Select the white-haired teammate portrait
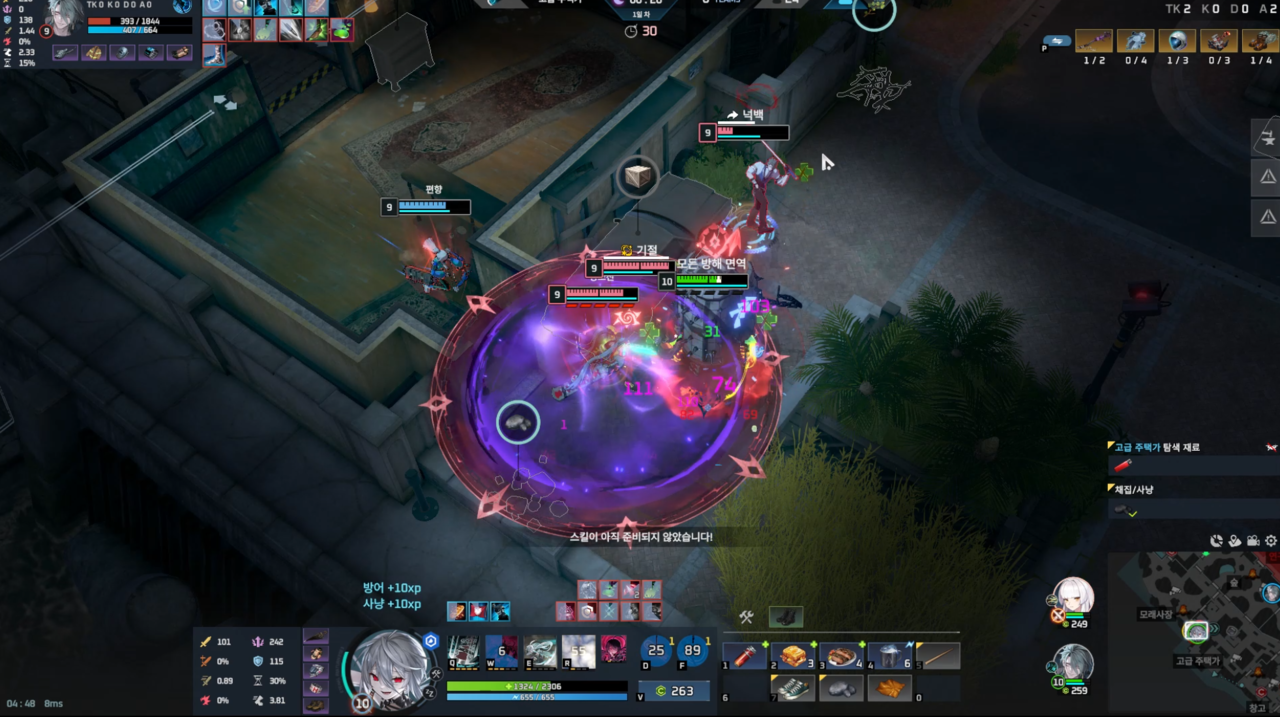The image size is (1280, 717). 1074,597
